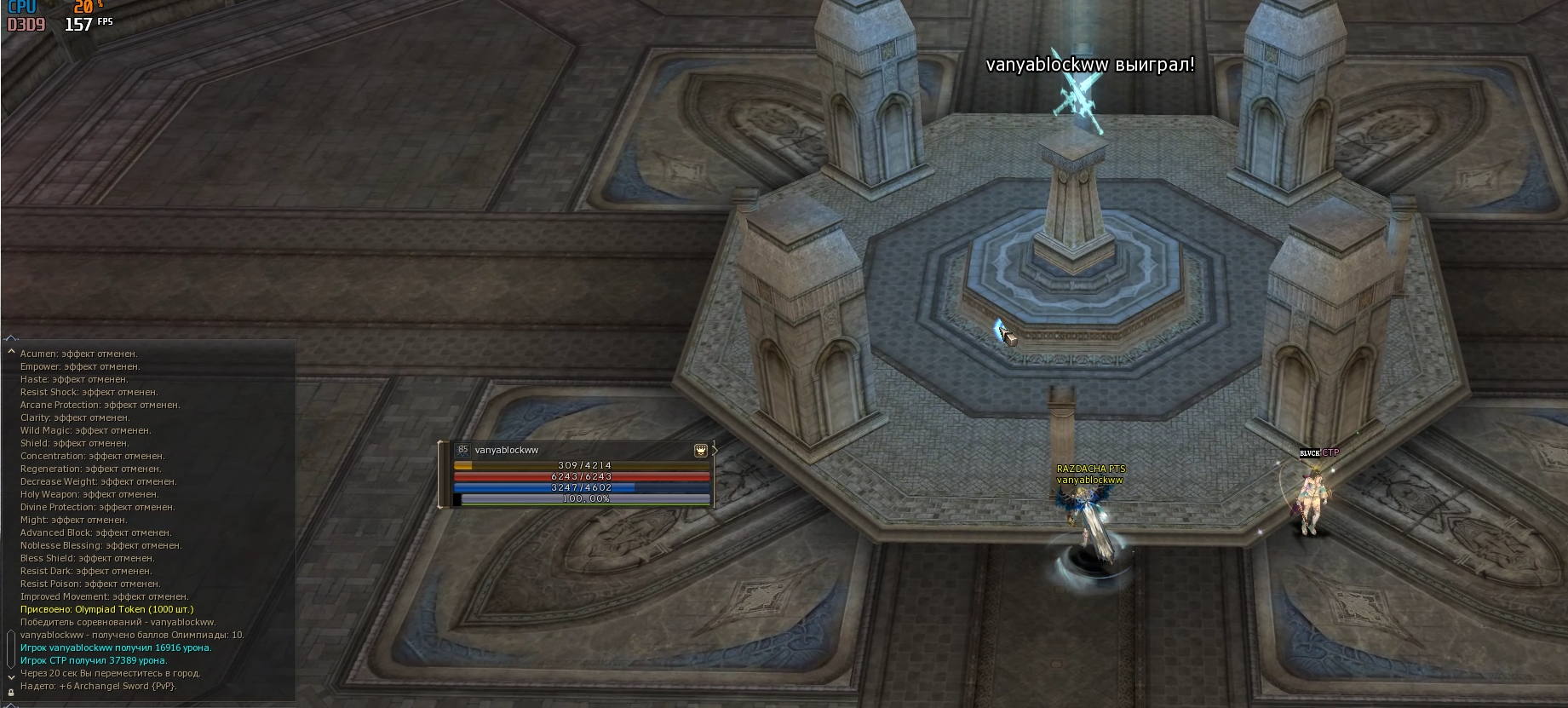Select the vanyablockww name in the status window
The width and height of the screenshot is (1568, 708).
pyautogui.click(x=507, y=450)
